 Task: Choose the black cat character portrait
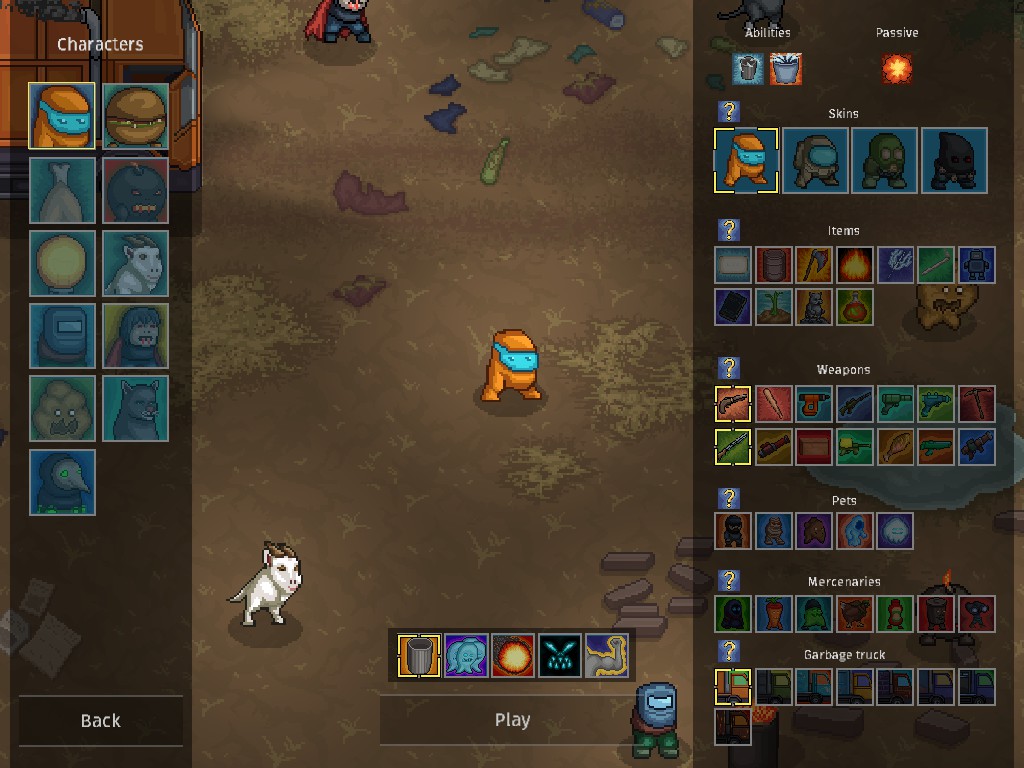[x=135, y=408]
